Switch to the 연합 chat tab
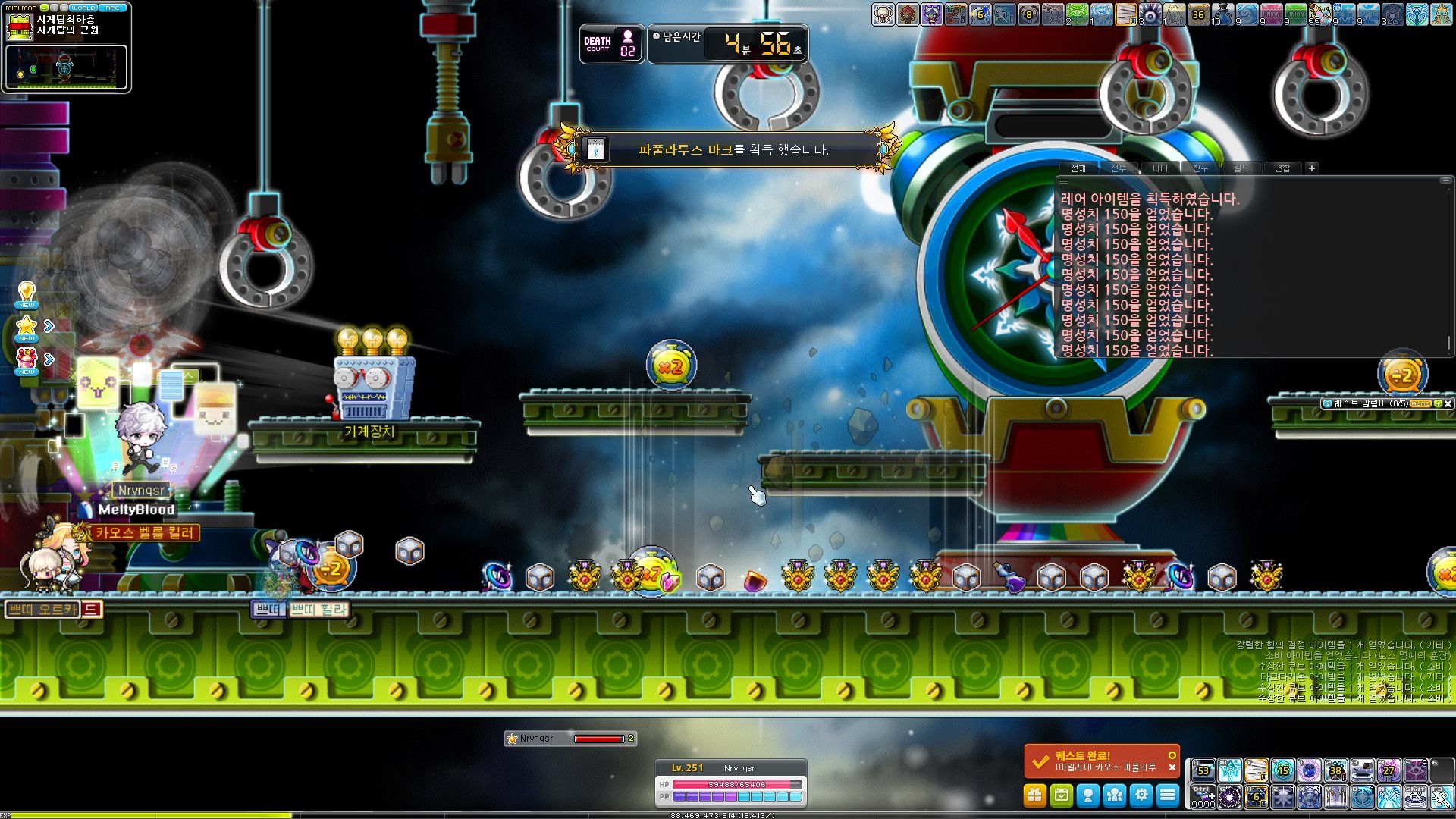 pos(1282,168)
